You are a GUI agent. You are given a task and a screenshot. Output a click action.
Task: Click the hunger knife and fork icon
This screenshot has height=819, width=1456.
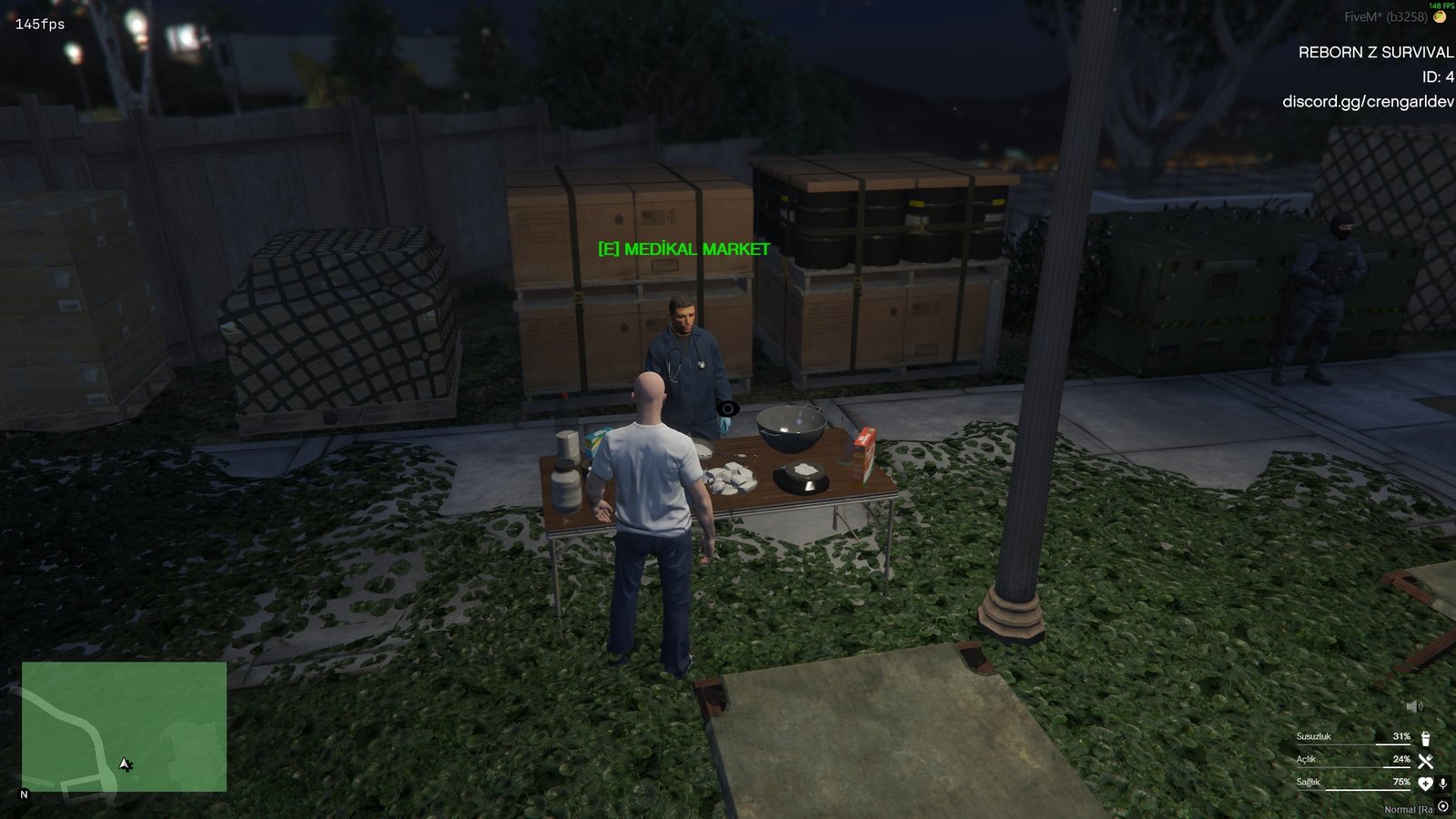[x=1425, y=761]
